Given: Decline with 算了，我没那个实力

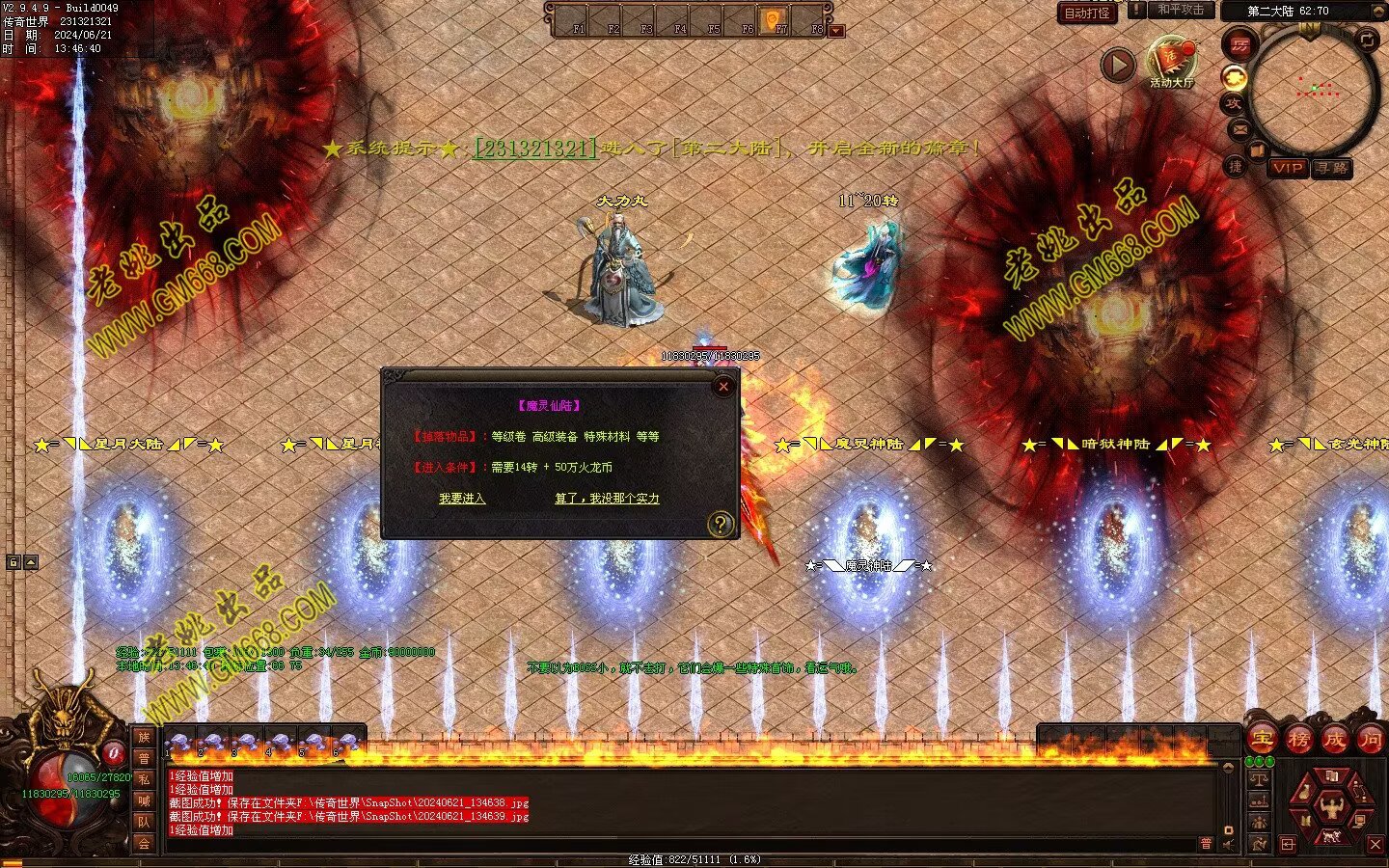Looking at the screenshot, I should pyautogui.click(x=607, y=499).
